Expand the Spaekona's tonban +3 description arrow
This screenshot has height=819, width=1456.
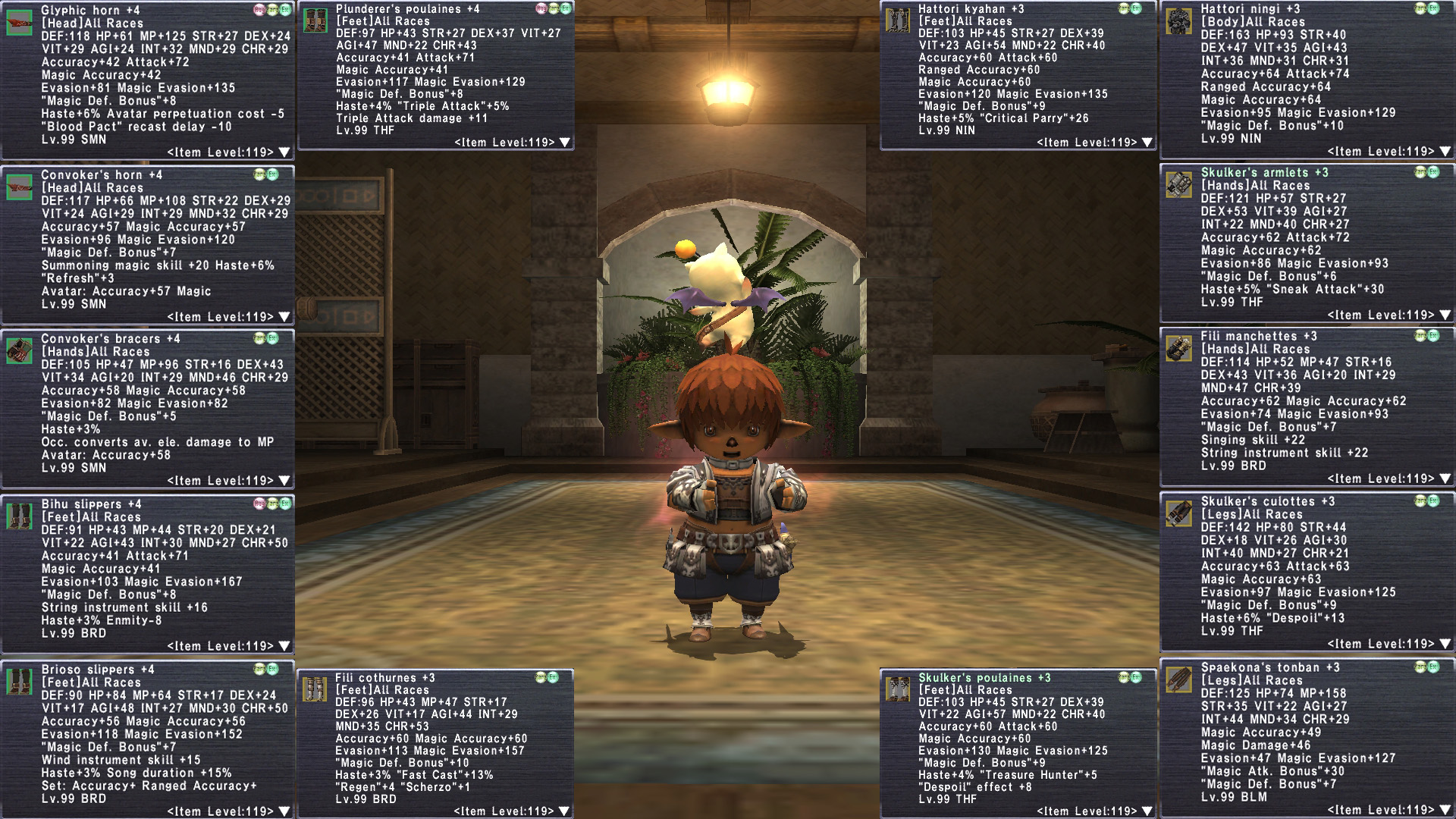click(x=1445, y=811)
